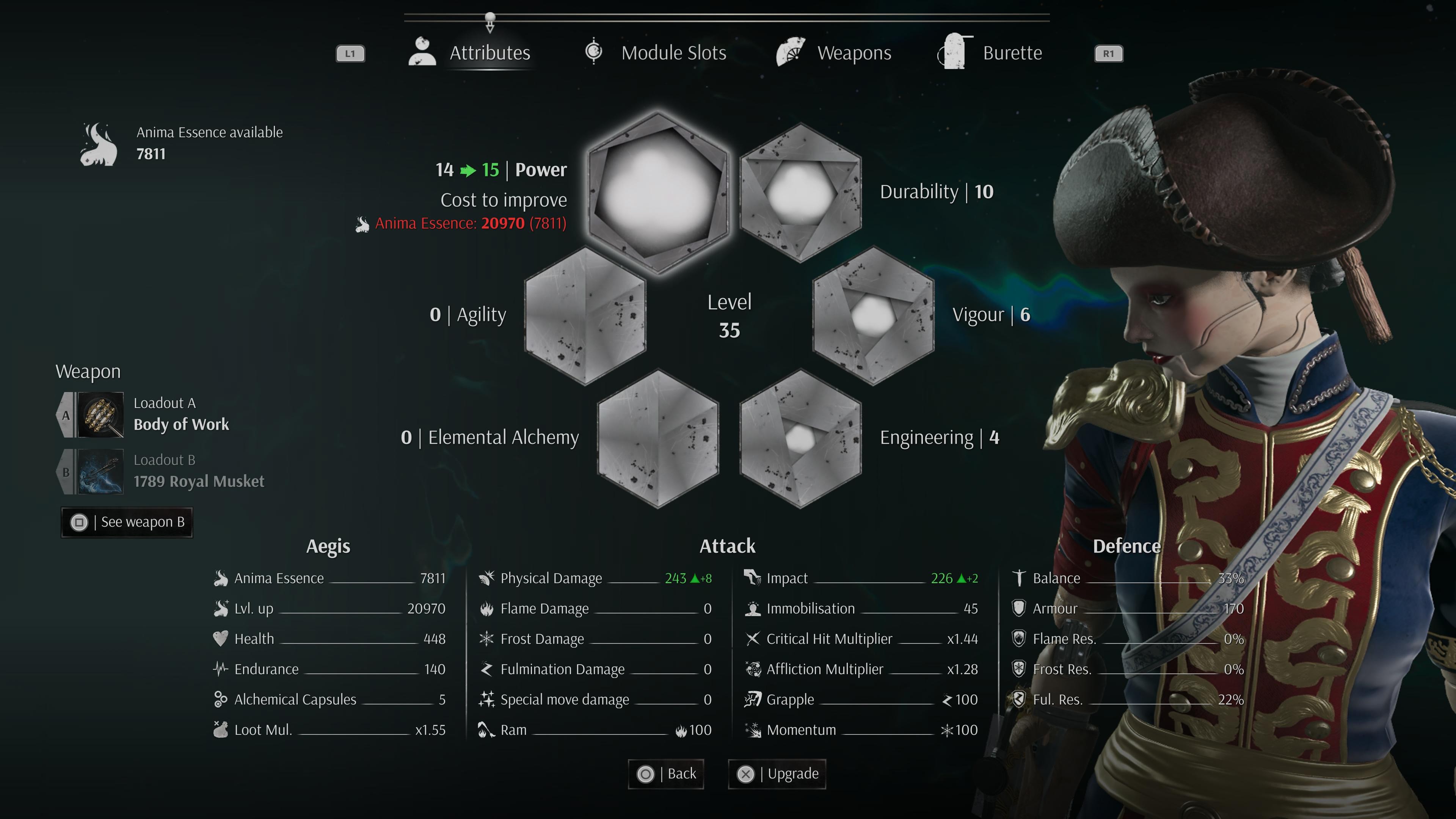
Task: Choose the Agility attribute hexagon
Action: pyautogui.click(x=585, y=315)
